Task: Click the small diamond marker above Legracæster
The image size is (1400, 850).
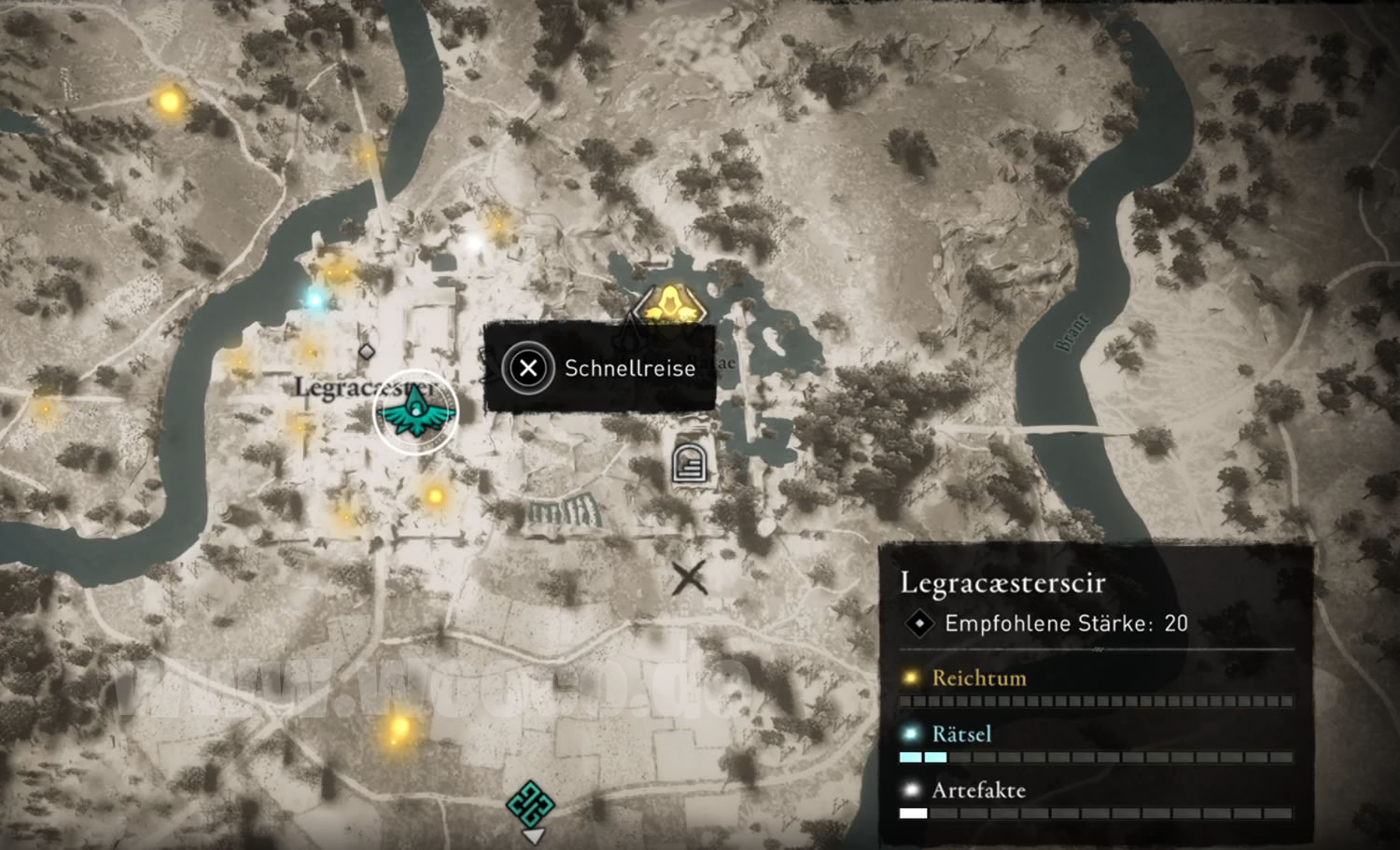Action: [x=367, y=352]
